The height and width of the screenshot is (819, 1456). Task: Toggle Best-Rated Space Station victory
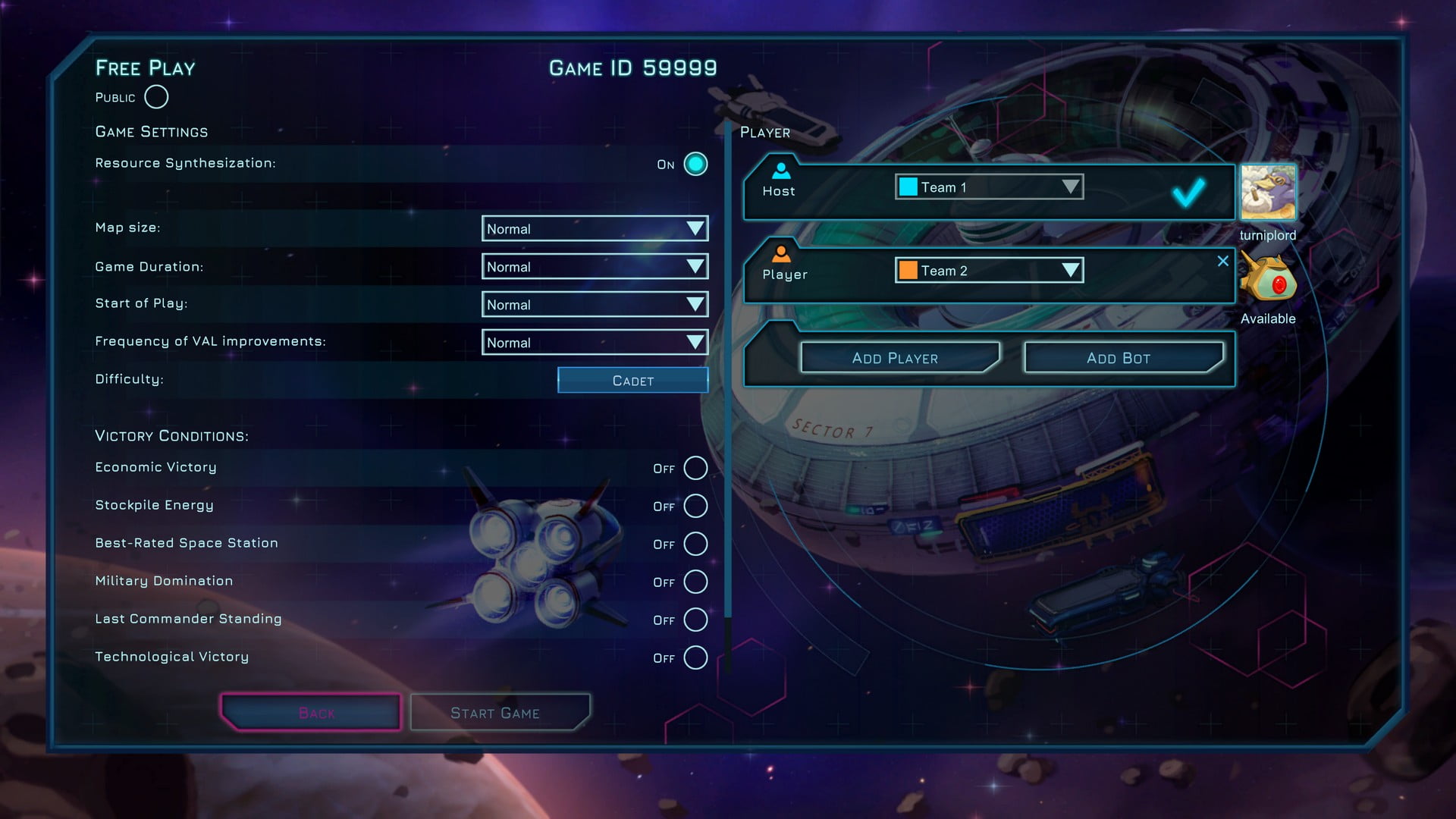[x=695, y=544]
